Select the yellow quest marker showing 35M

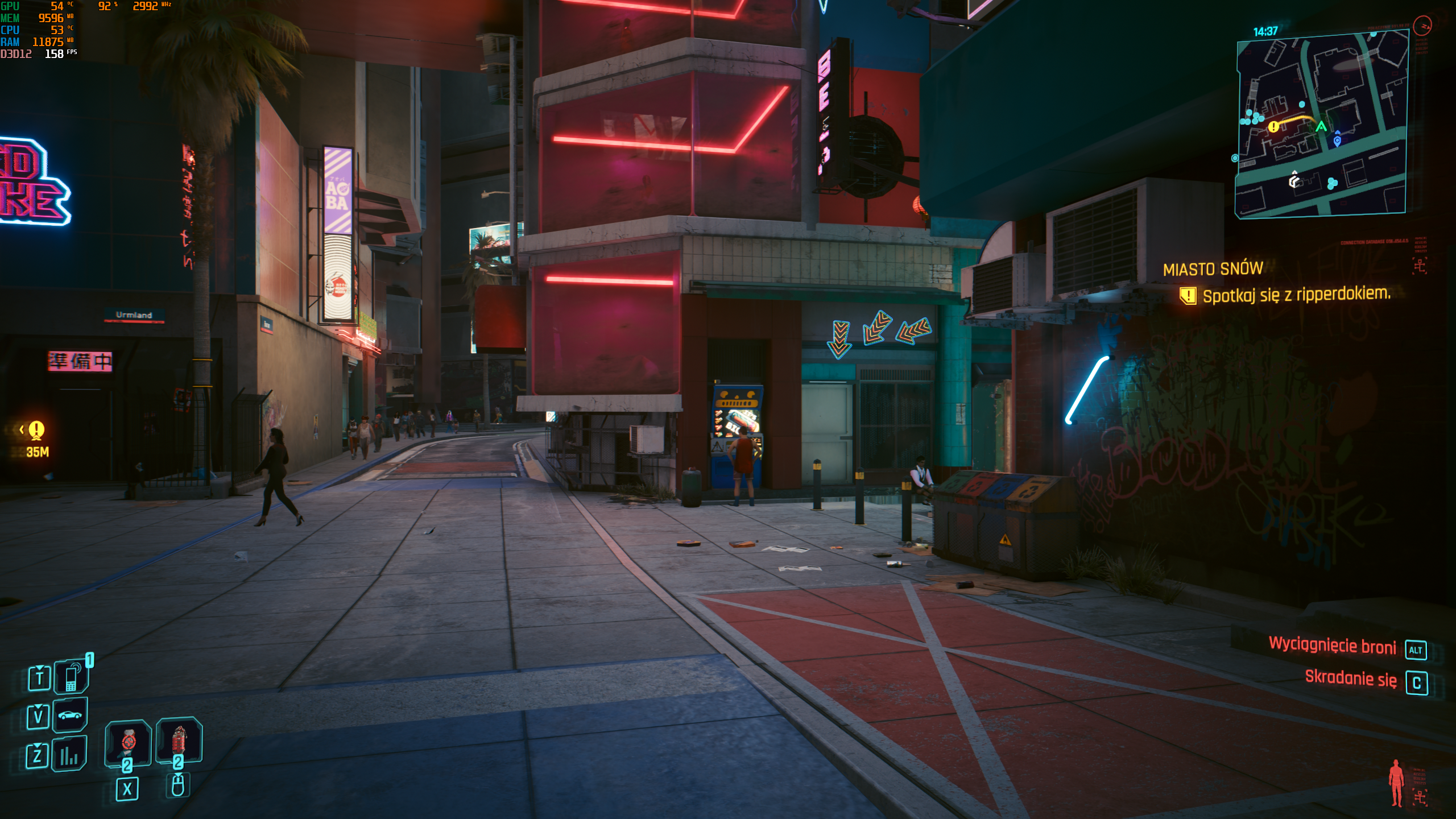pyautogui.click(x=36, y=430)
